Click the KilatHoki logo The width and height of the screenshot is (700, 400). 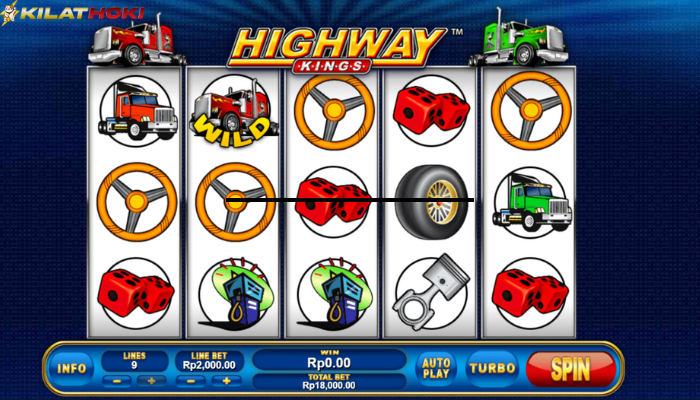pos(76,16)
